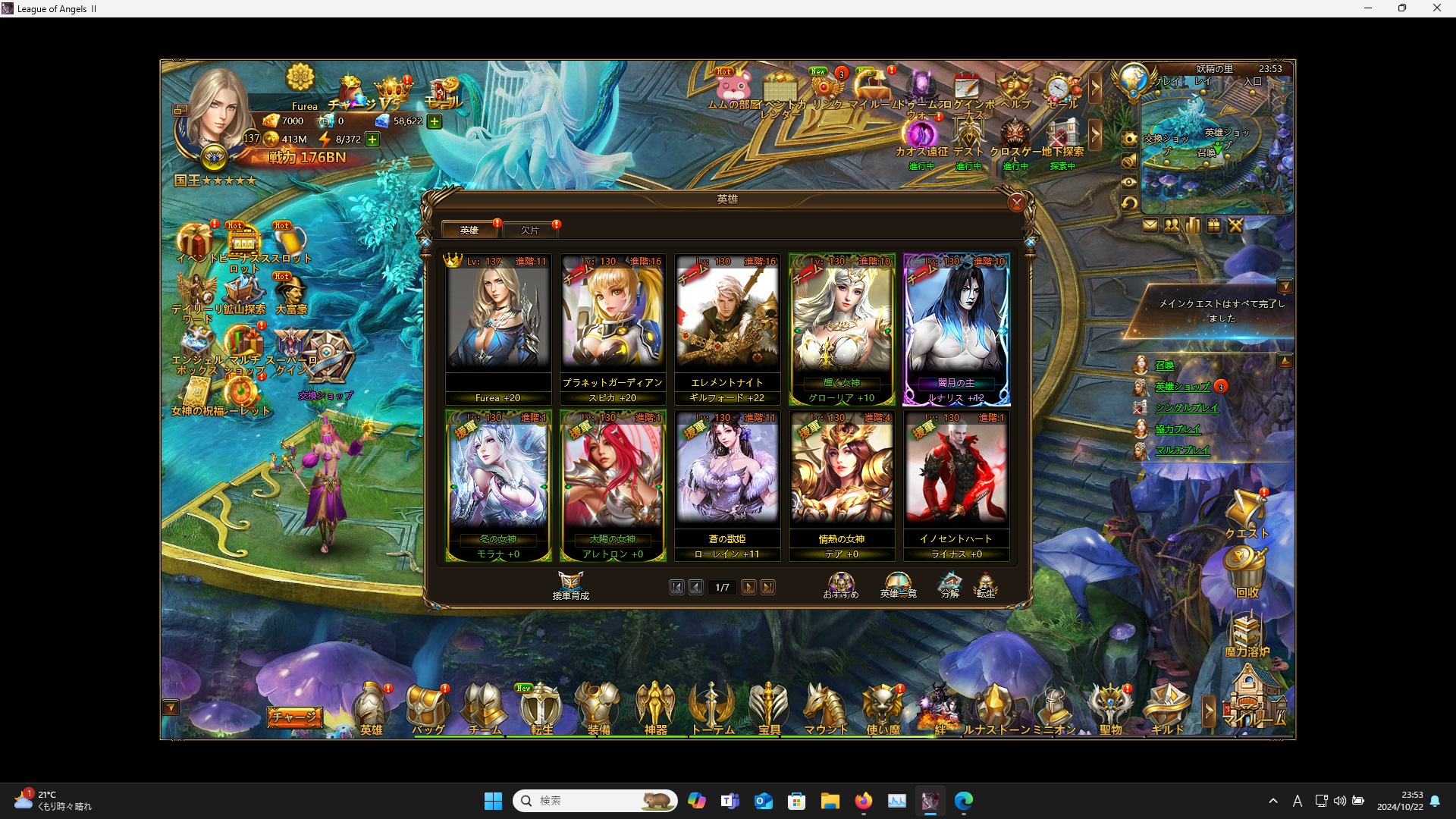Collapse the quest tracker panel with its arrow
This screenshot has height=819, width=1456.
1285,286
